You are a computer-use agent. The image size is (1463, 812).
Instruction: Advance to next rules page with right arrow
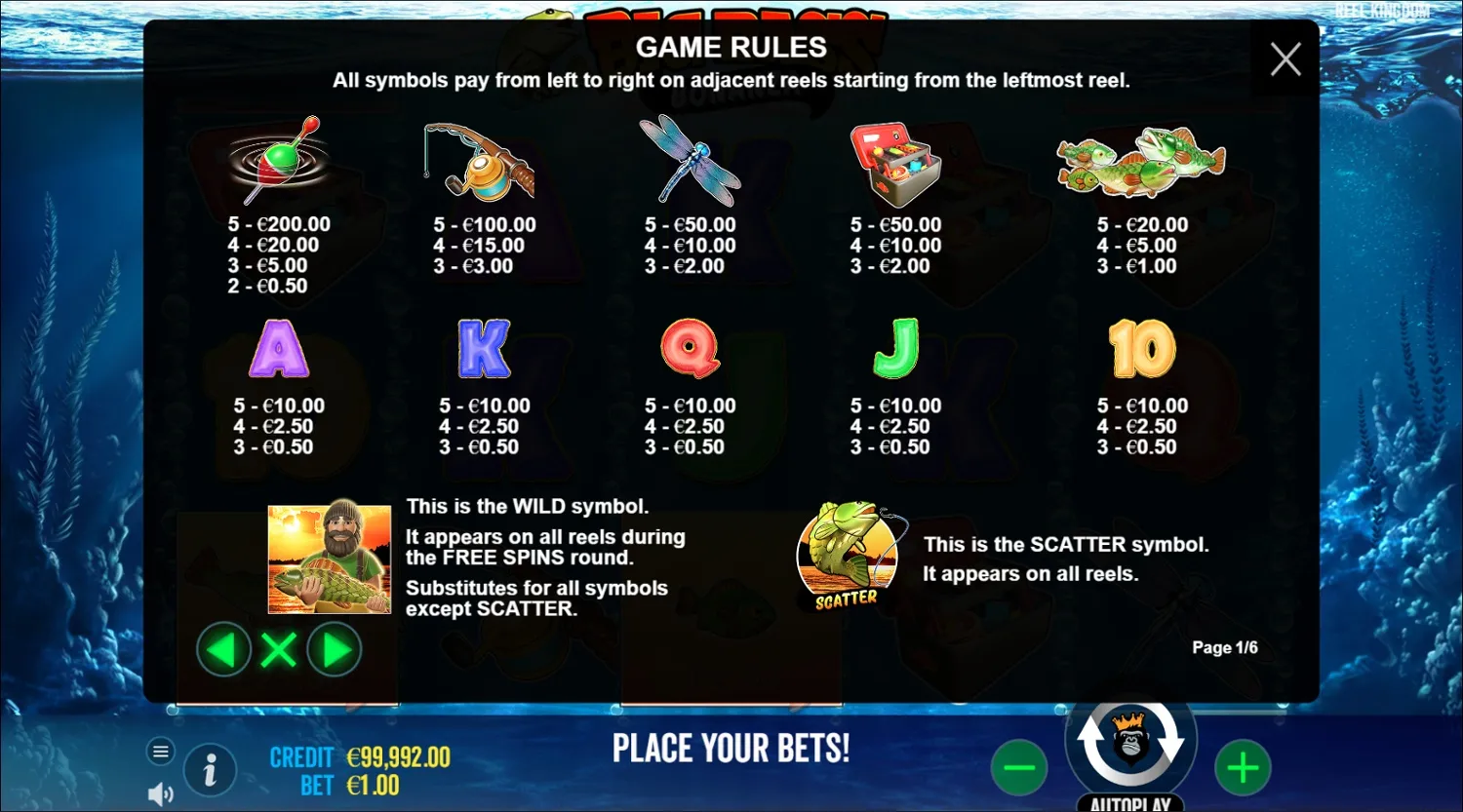click(335, 649)
